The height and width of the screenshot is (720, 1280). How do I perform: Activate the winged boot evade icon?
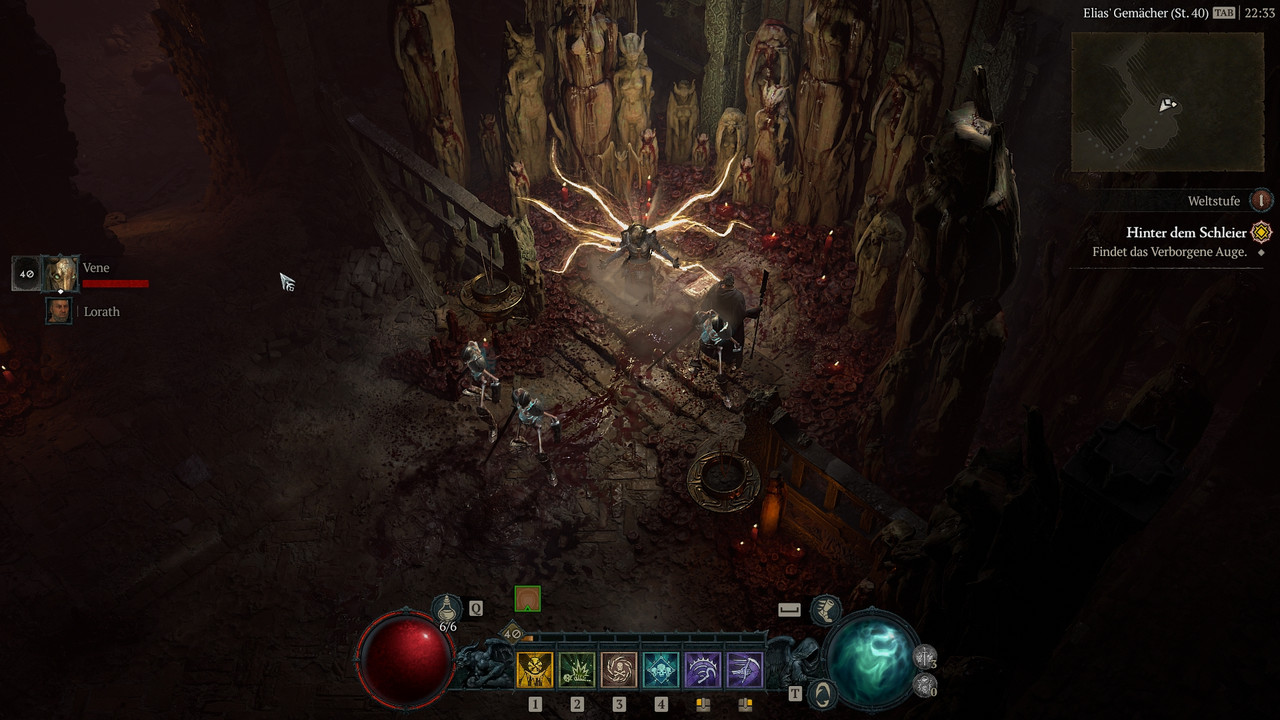tap(825, 608)
